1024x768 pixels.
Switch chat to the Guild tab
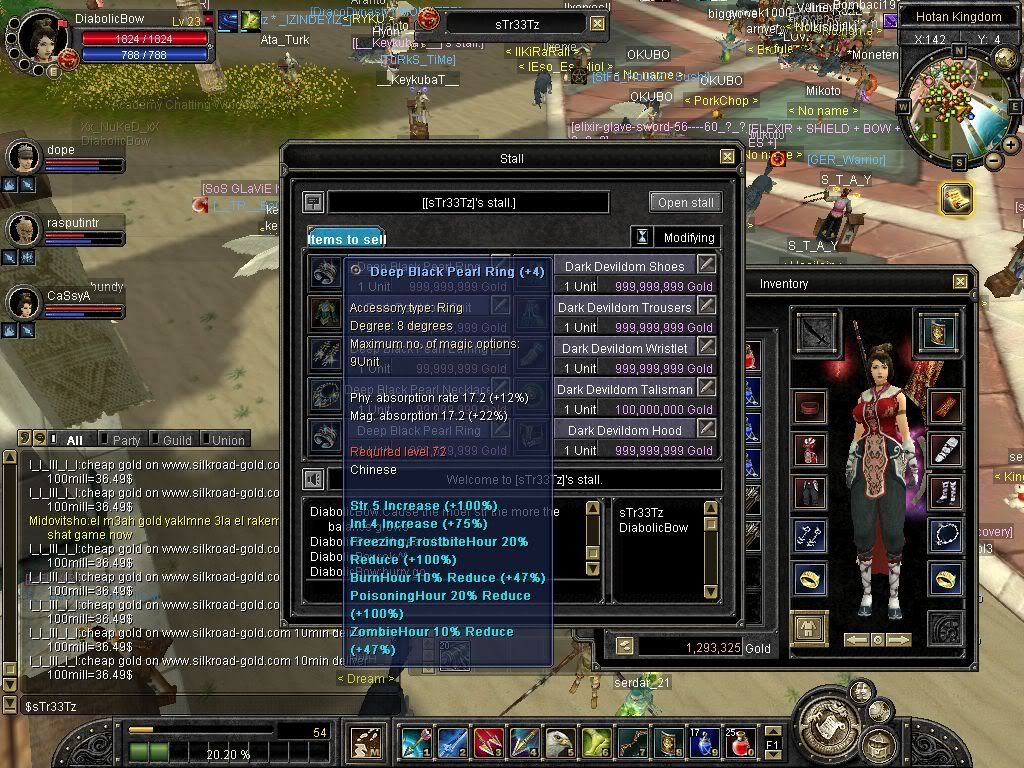click(176, 440)
